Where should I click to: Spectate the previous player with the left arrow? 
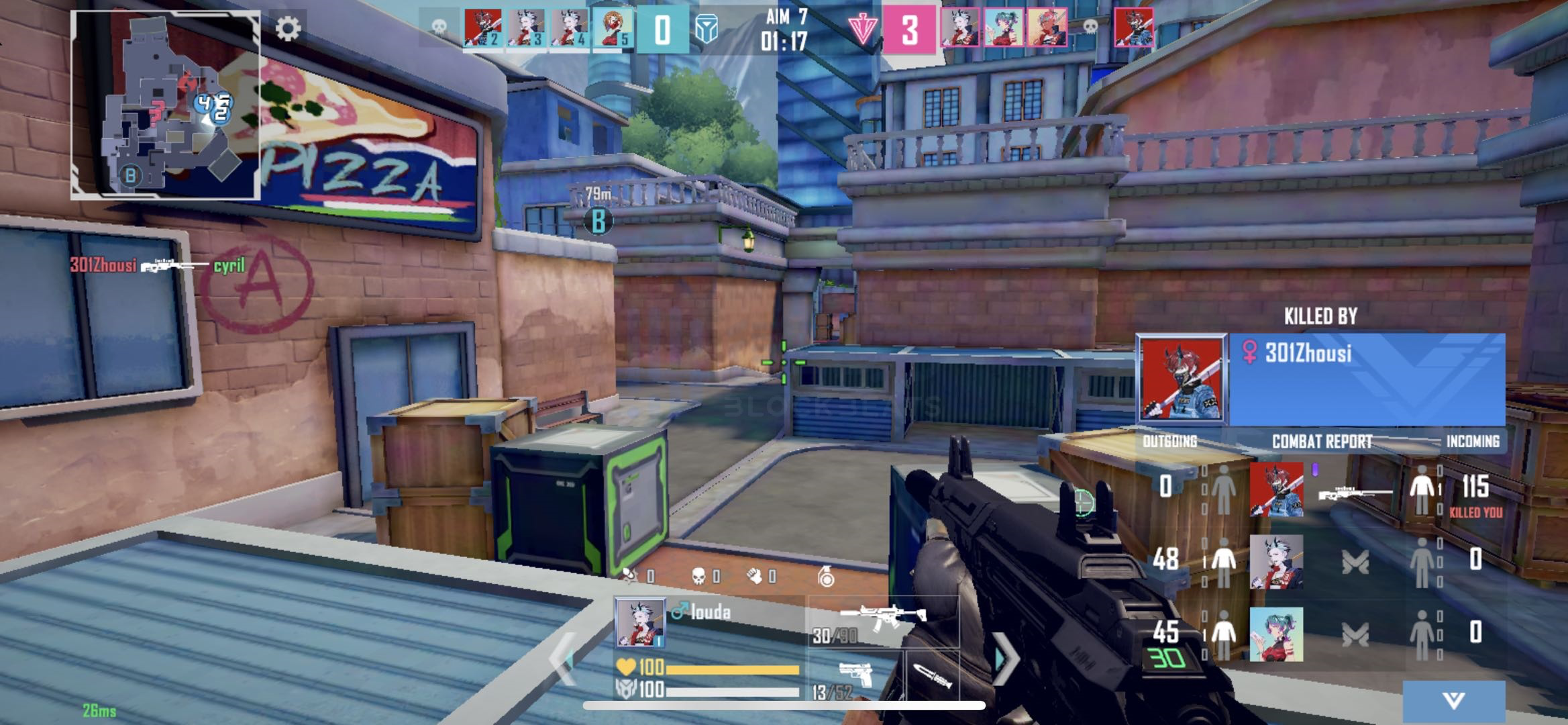(562, 659)
